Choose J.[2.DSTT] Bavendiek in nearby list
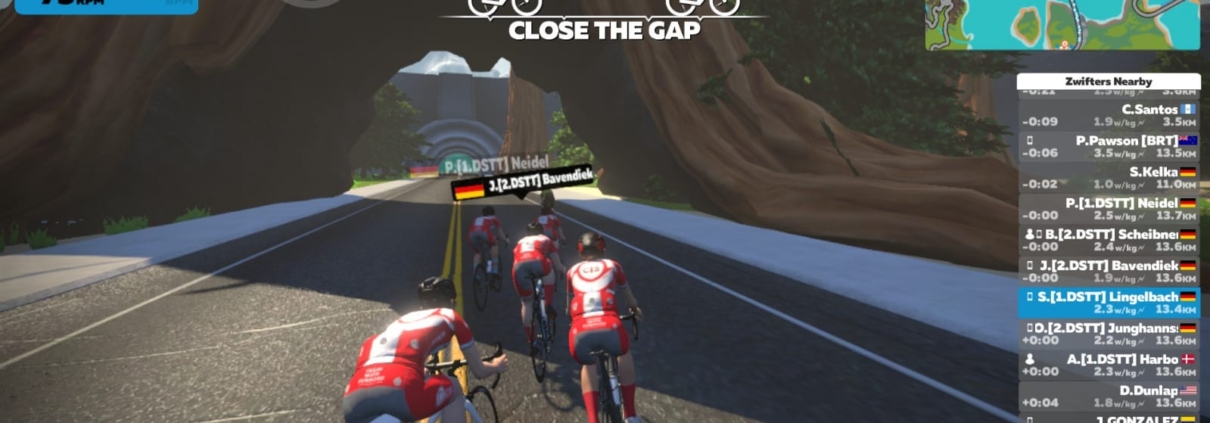This screenshot has width=1210, height=423. click(x=1109, y=271)
